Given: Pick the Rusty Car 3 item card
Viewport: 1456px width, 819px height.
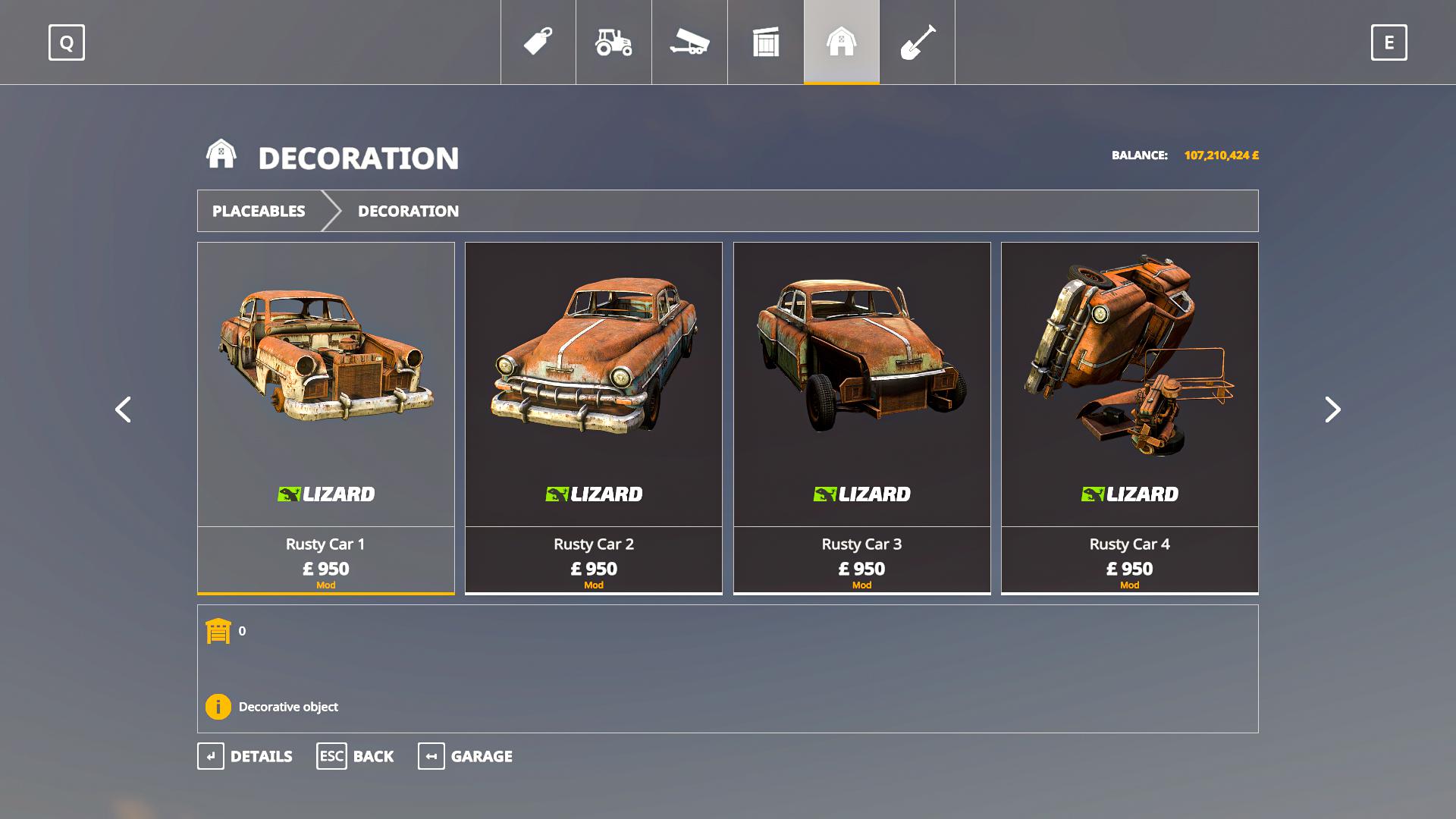Looking at the screenshot, I should click(x=861, y=417).
